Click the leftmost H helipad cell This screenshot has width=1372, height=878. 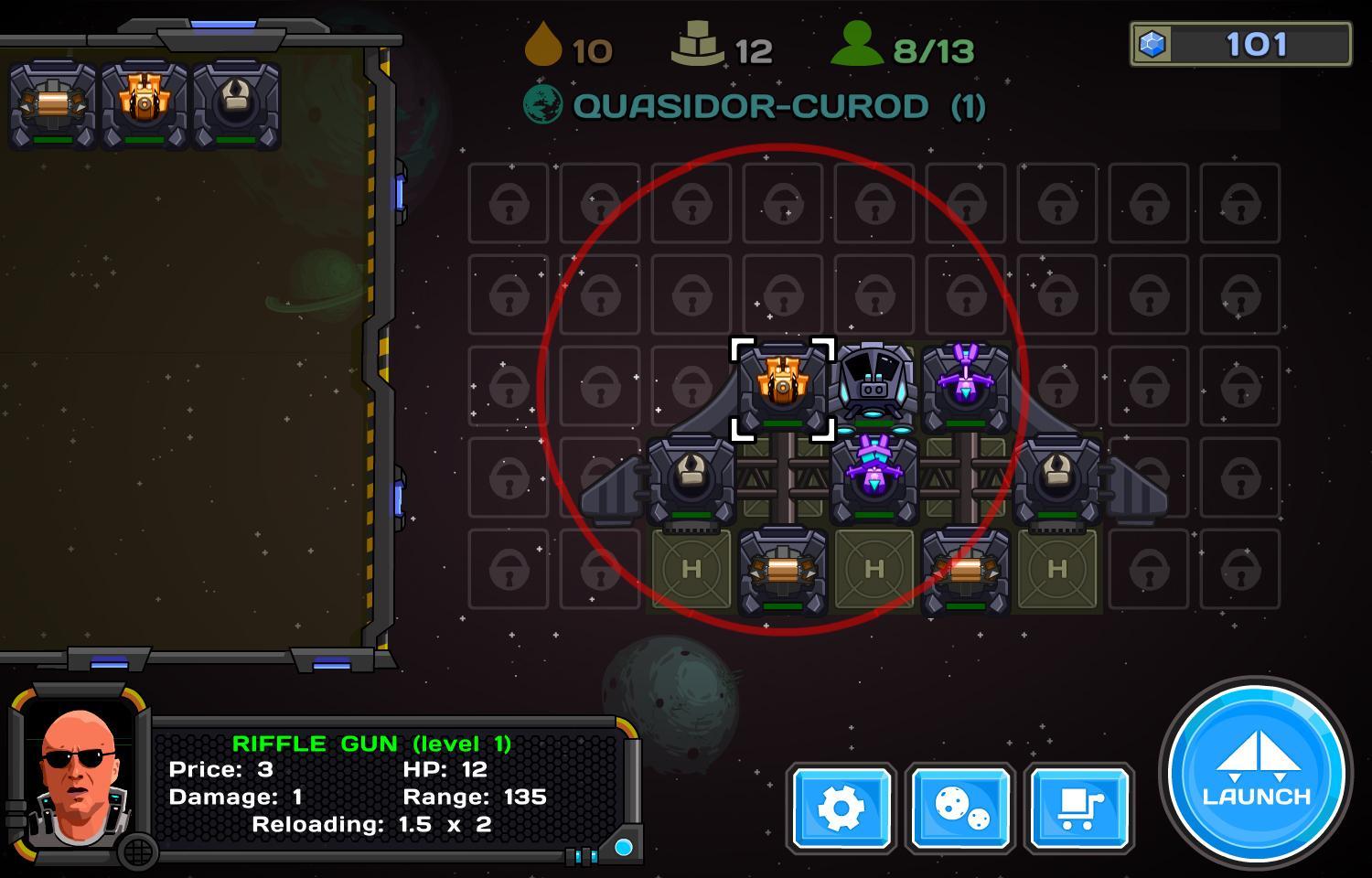[691, 569]
